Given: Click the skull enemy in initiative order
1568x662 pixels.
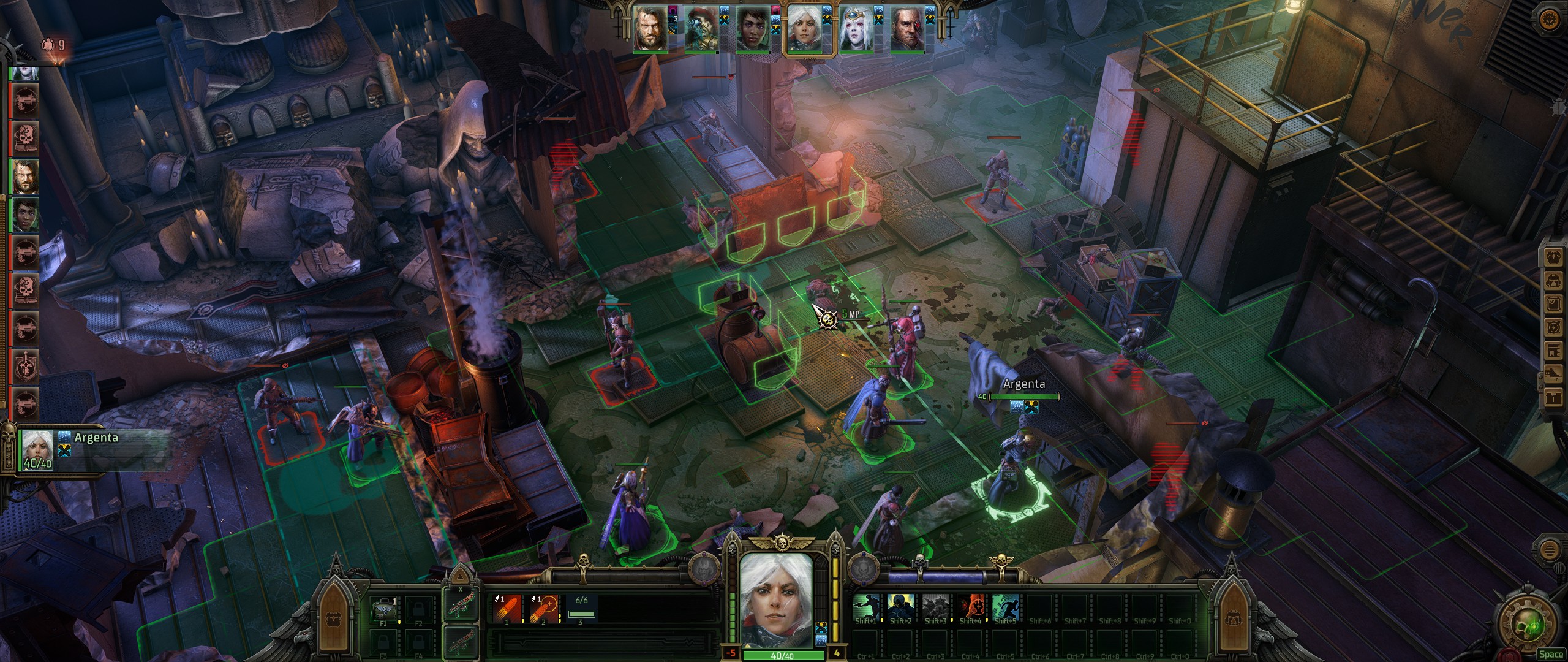Looking at the screenshot, I should [x=25, y=138].
